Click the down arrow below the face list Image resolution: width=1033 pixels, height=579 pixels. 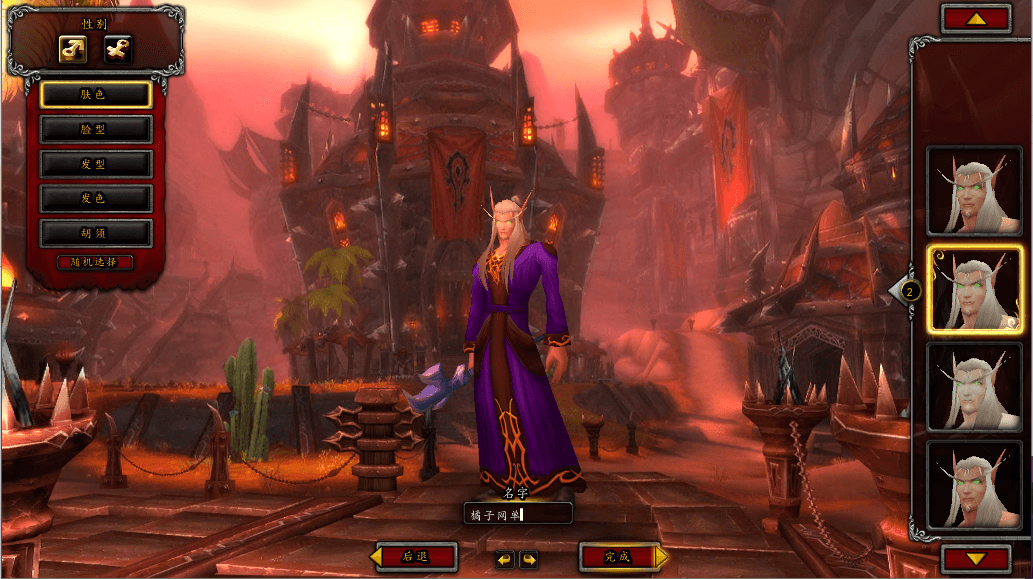(976, 559)
